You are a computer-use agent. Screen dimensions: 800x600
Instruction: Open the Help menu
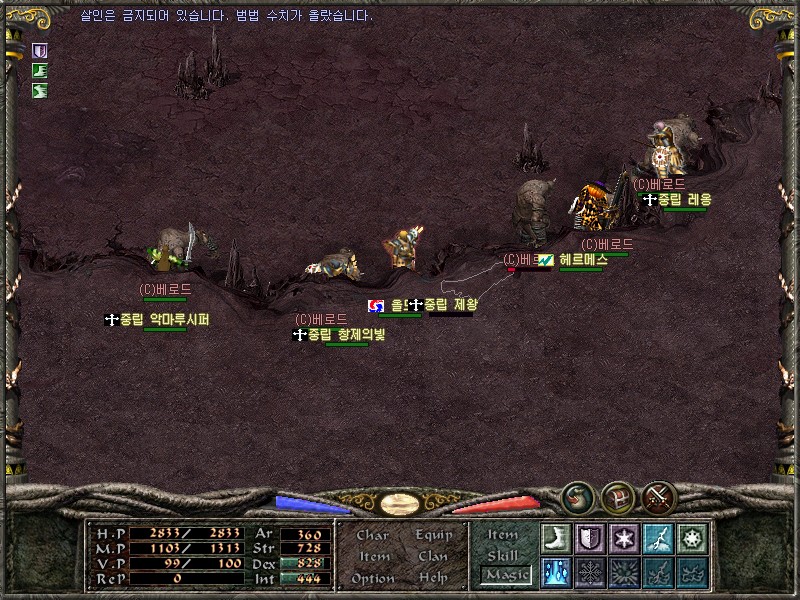tap(433, 578)
